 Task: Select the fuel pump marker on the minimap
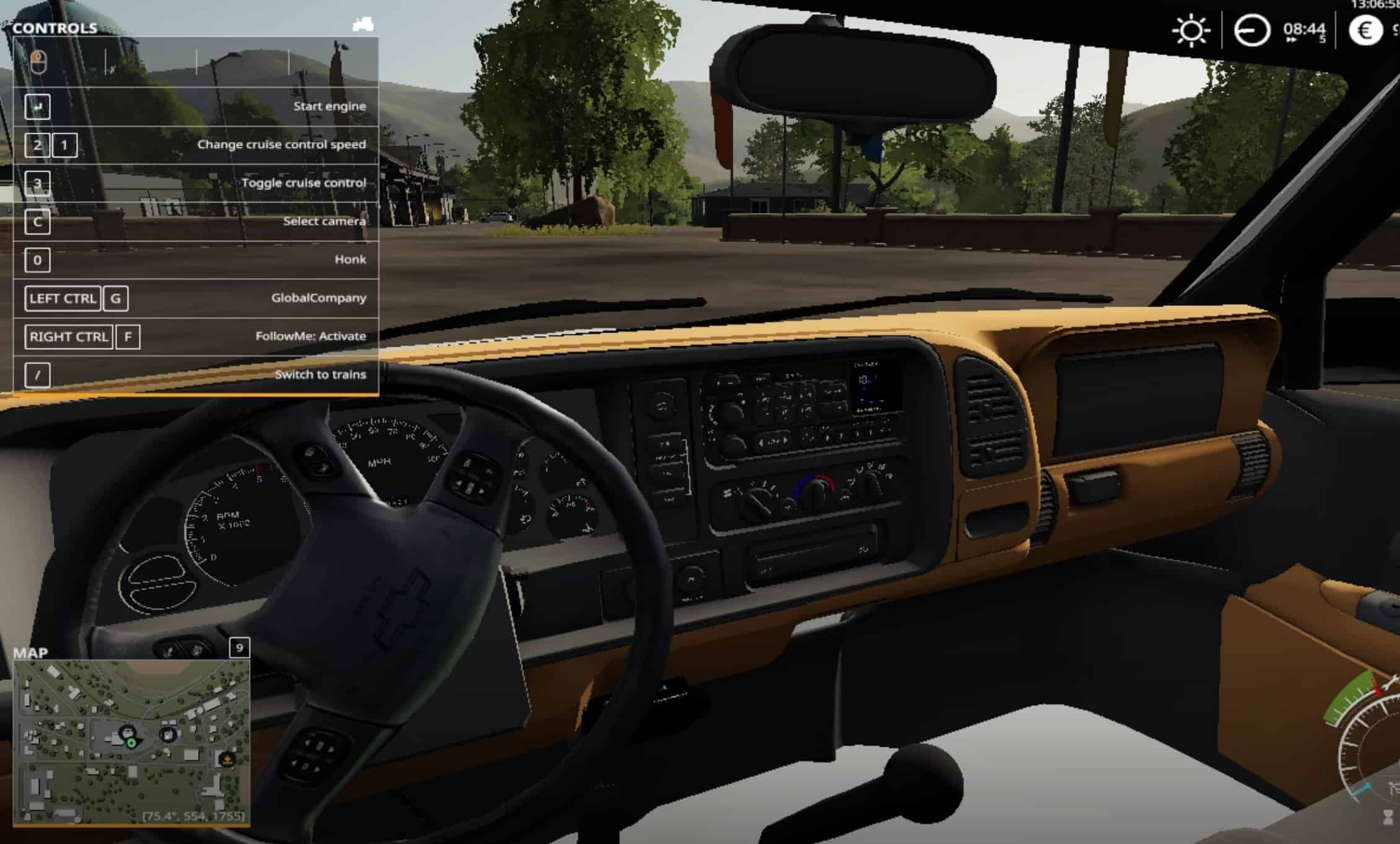[168, 734]
